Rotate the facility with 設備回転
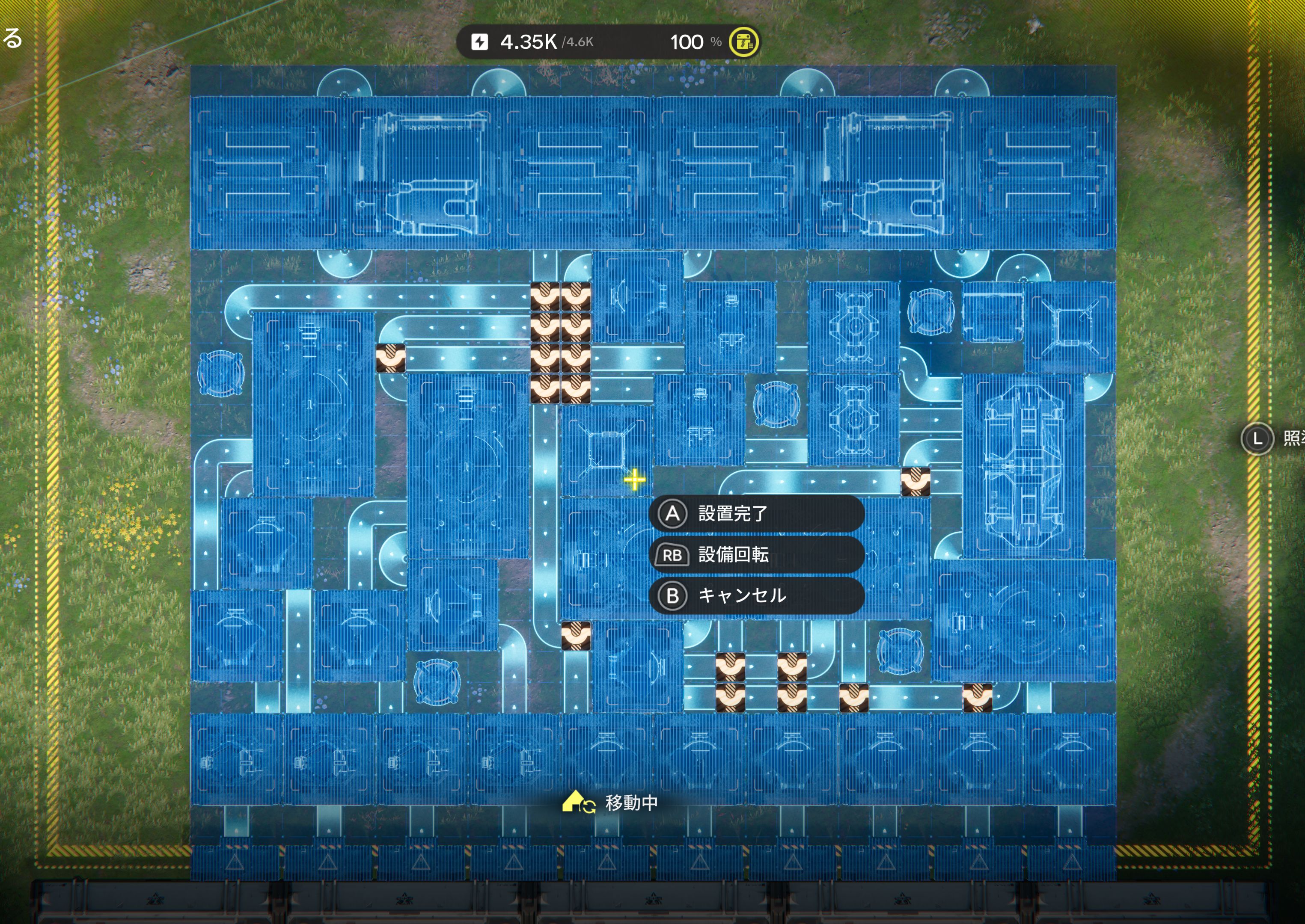 click(756, 555)
